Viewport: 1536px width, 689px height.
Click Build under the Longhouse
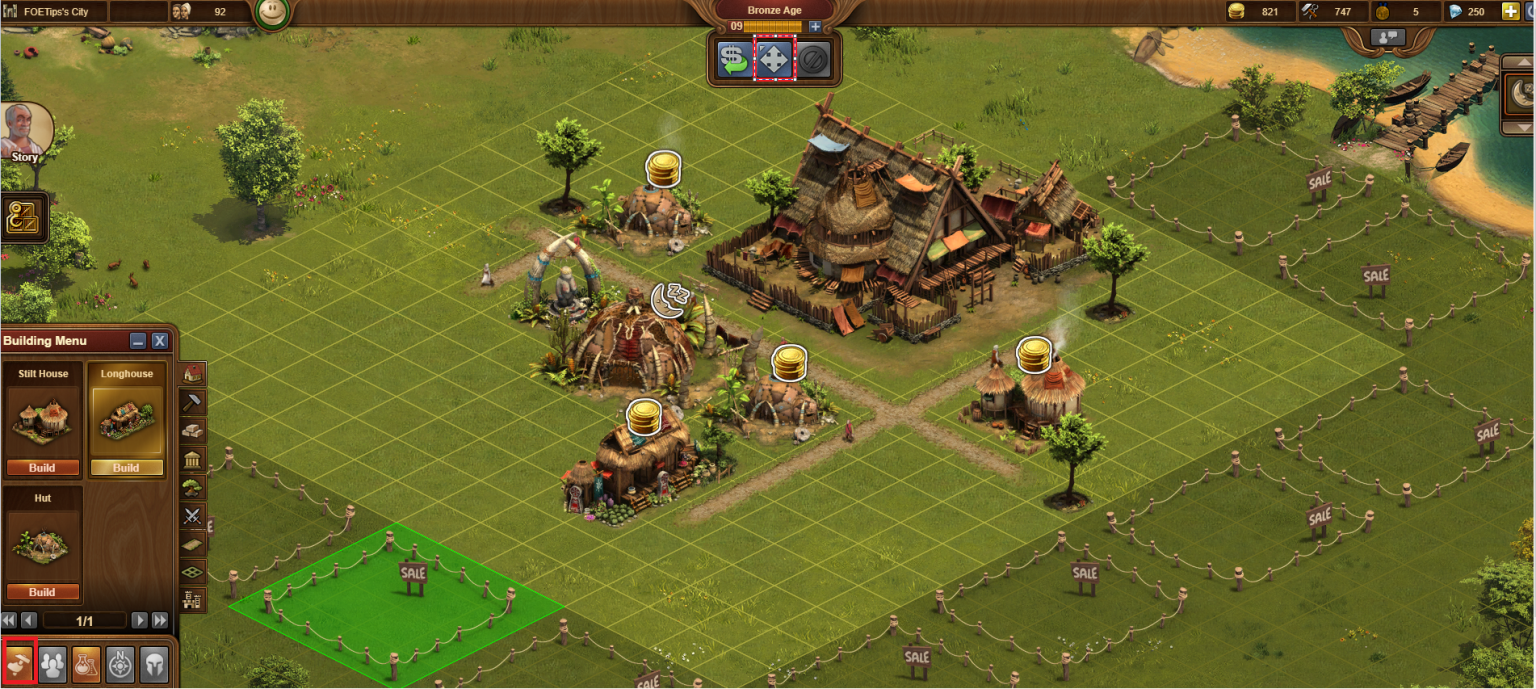tap(126, 467)
